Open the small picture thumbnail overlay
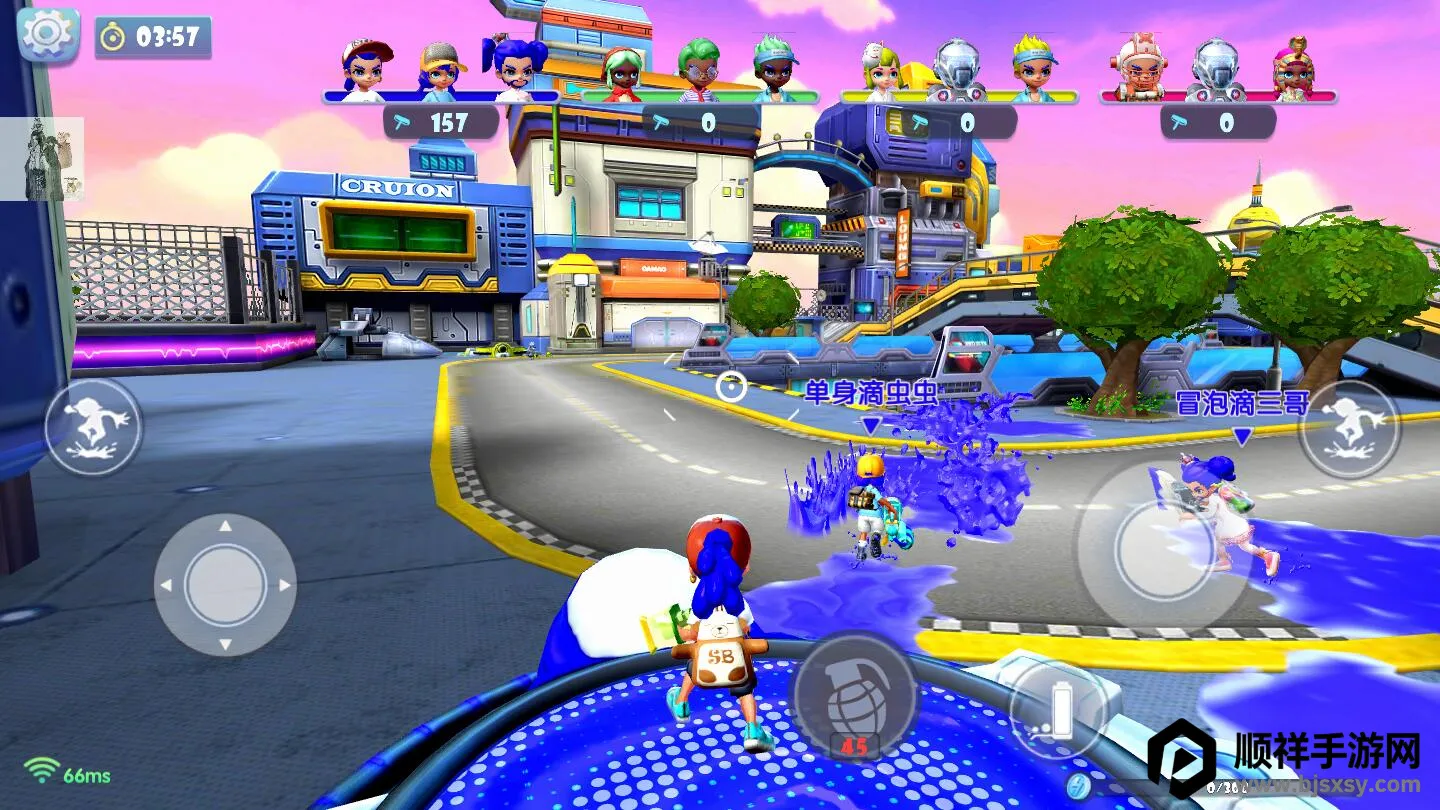 (42, 158)
